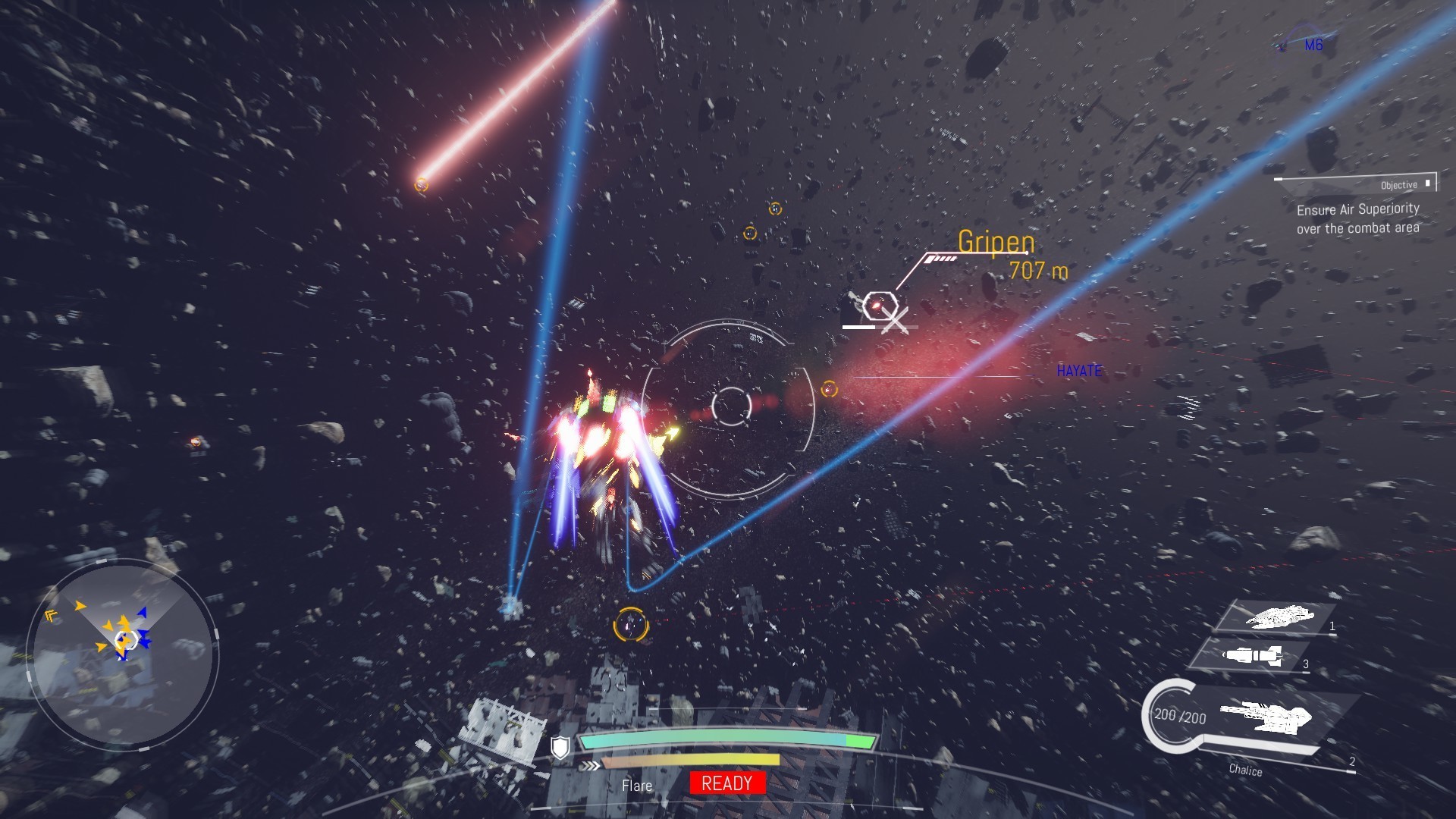Click the circular radar minimap
Screen dimensions: 1456x819
coord(123,654)
